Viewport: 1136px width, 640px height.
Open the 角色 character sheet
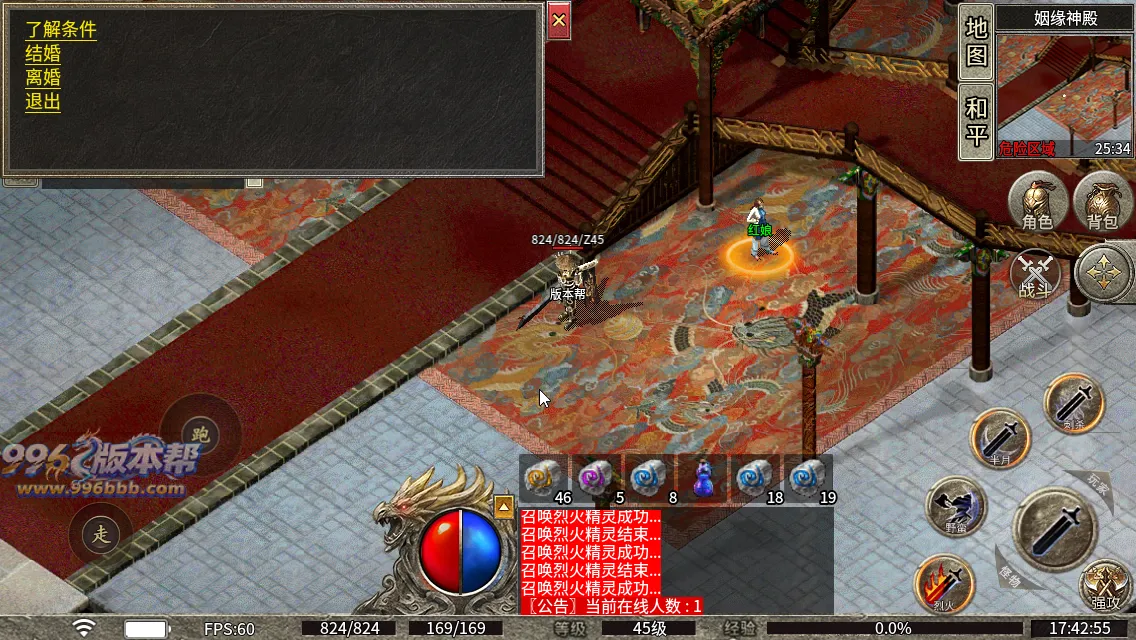(1037, 201)
